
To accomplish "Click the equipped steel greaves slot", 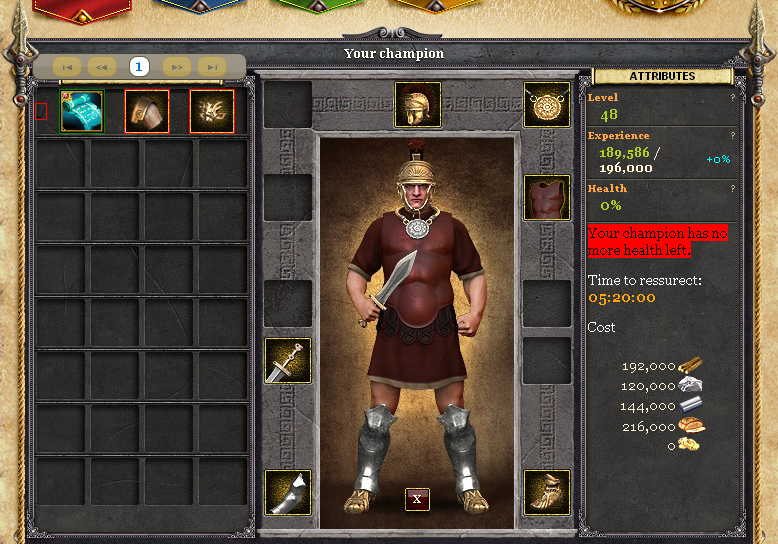I will pyautogui.click(x=288, y=492).
